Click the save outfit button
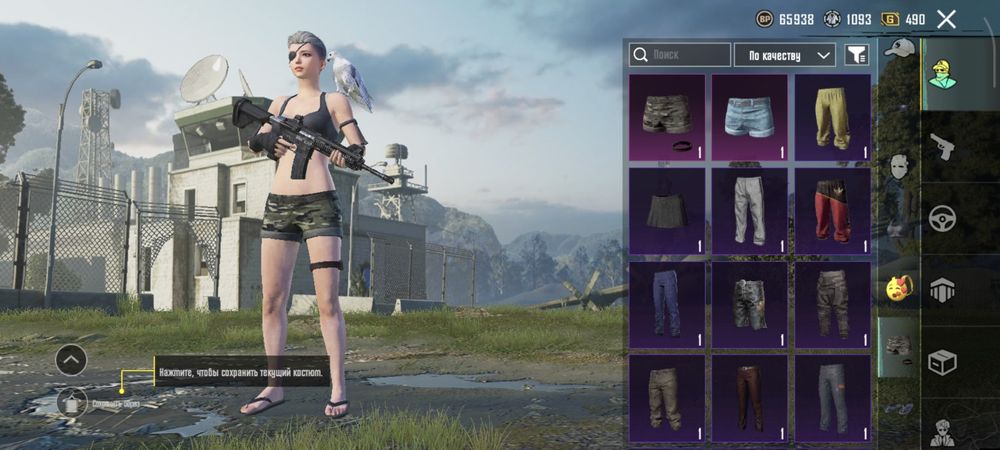Viewport: 1000px width, 450px height. (x=71, y=403)
